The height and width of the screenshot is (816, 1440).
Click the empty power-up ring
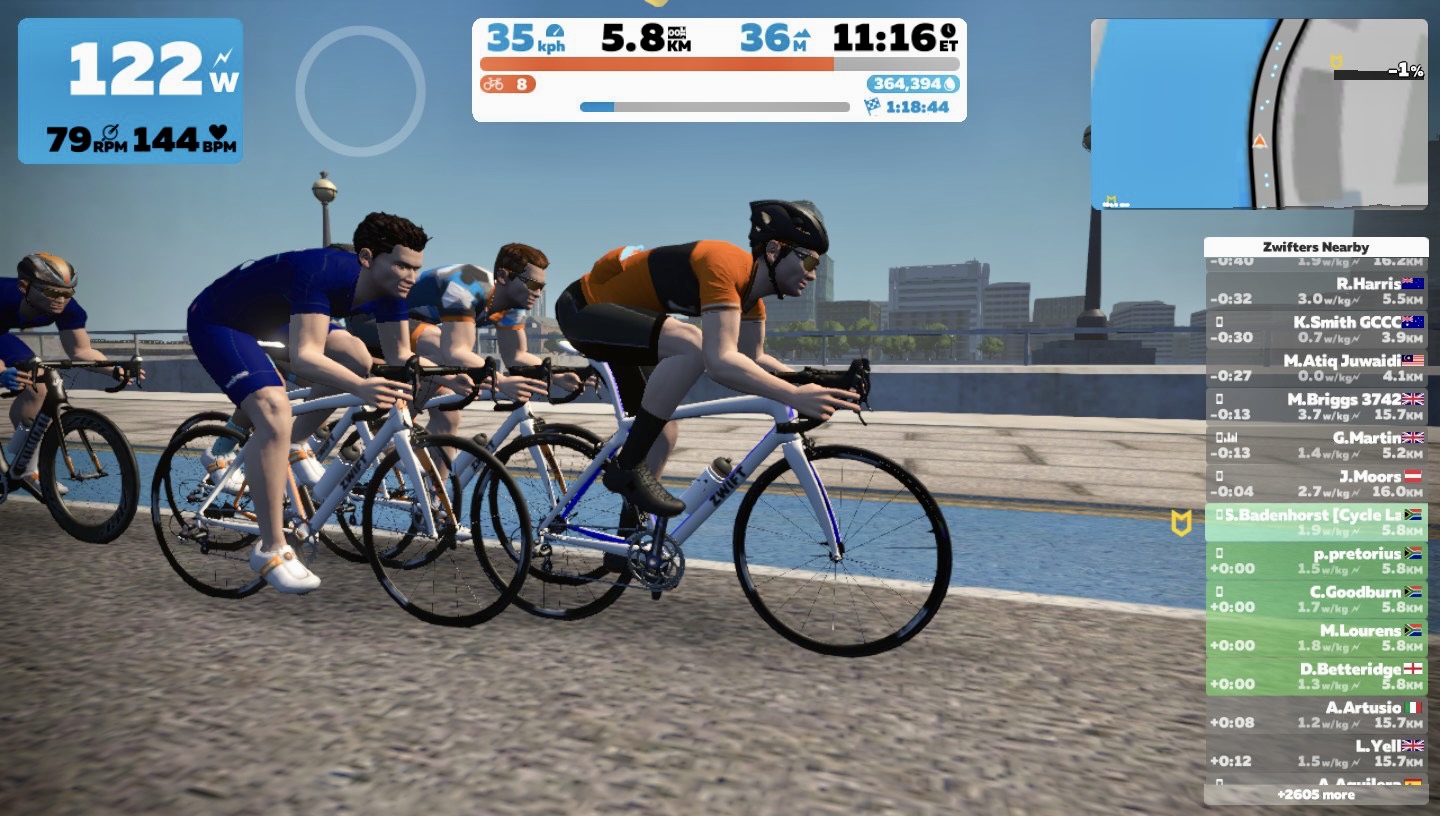[x=360, y=91]
